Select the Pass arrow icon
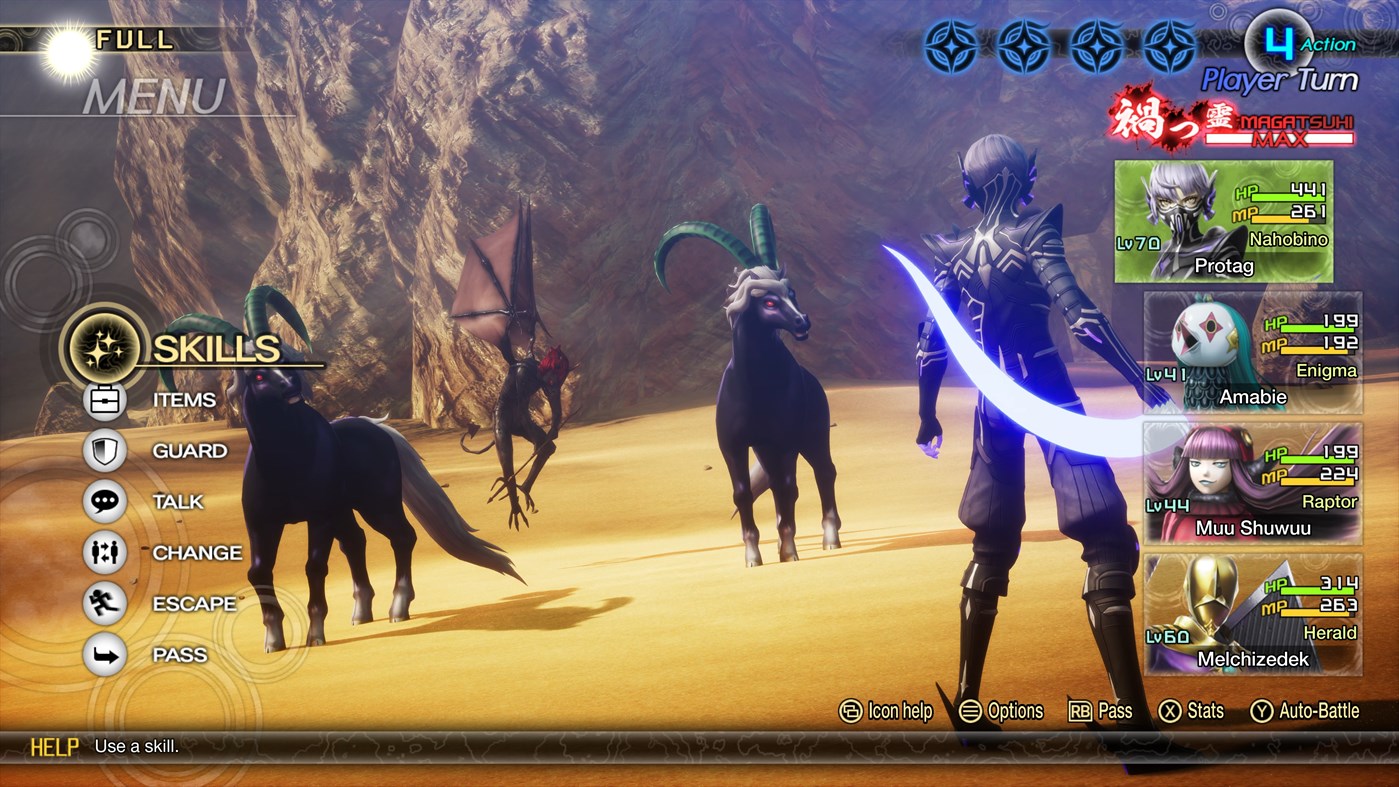The height and width of the screenshot is (787, 1399). 104,654
